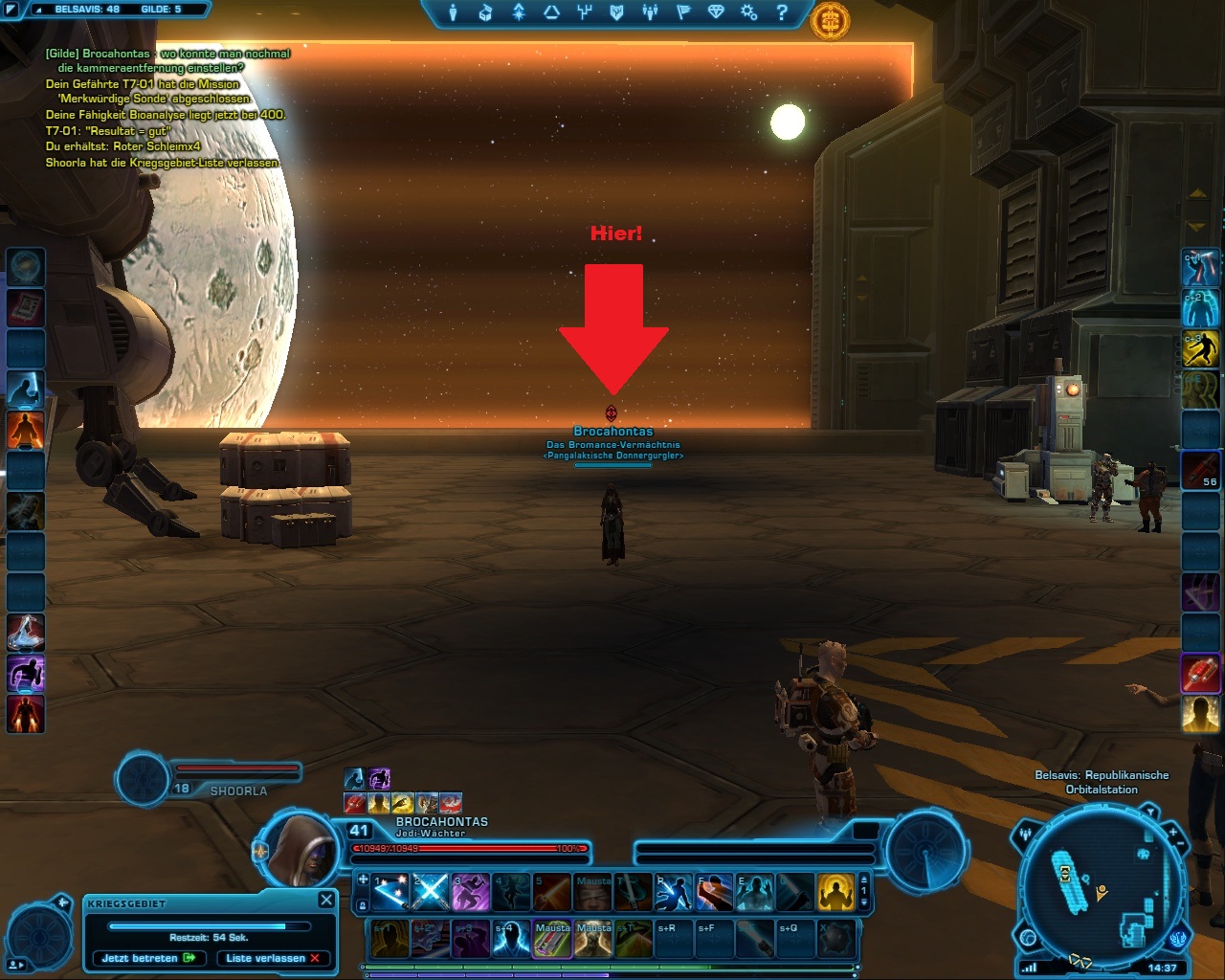Viewport: 1225px width, 980px height.
Task: Open the settings gear menu
Action: click(x=748, y=12)
